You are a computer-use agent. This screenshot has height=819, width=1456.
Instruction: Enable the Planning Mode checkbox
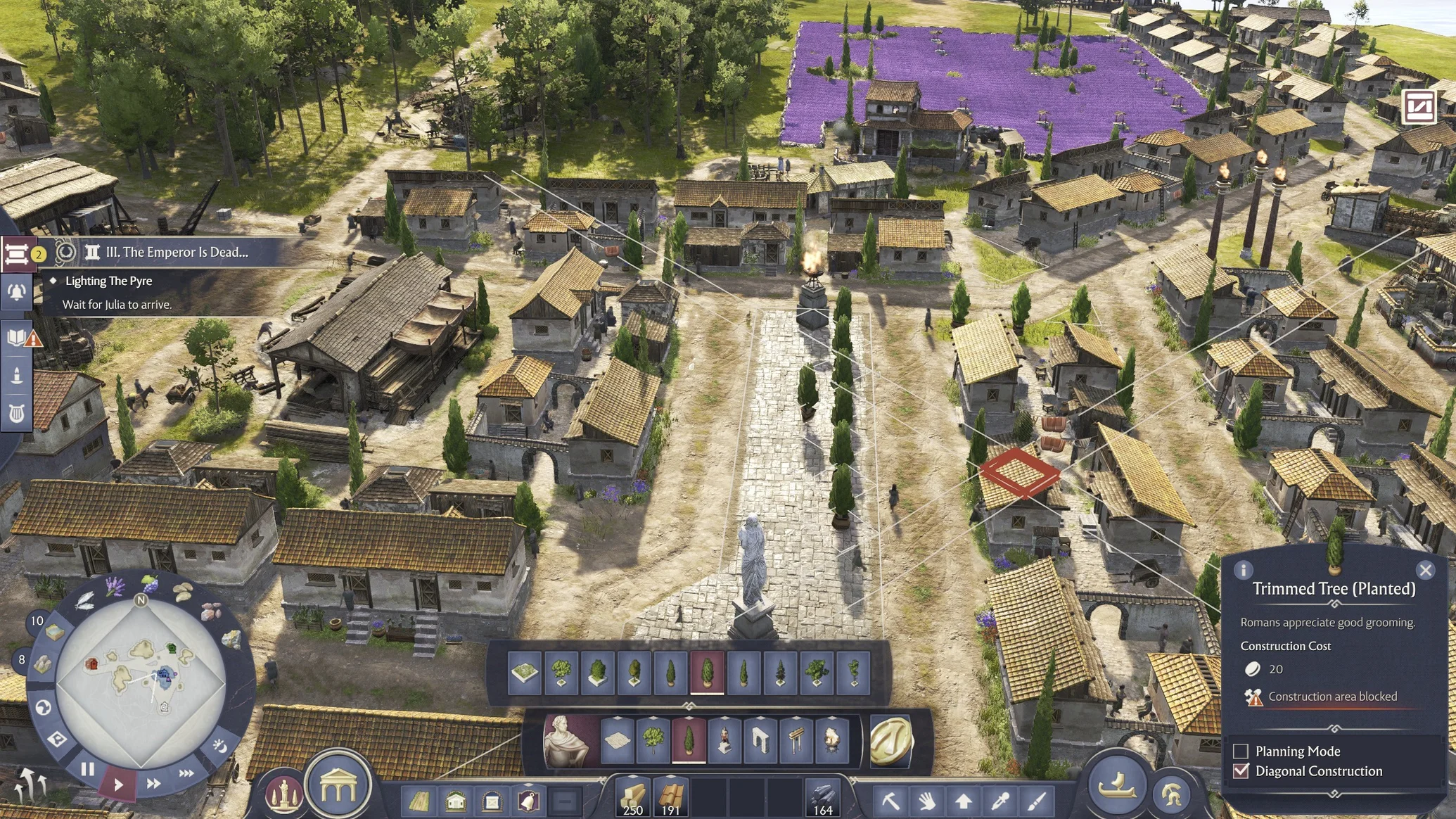1241,751
